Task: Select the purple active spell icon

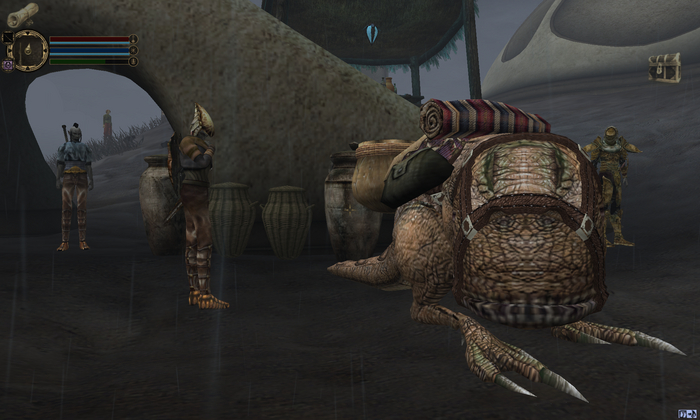Action: (x=7, y=64)
